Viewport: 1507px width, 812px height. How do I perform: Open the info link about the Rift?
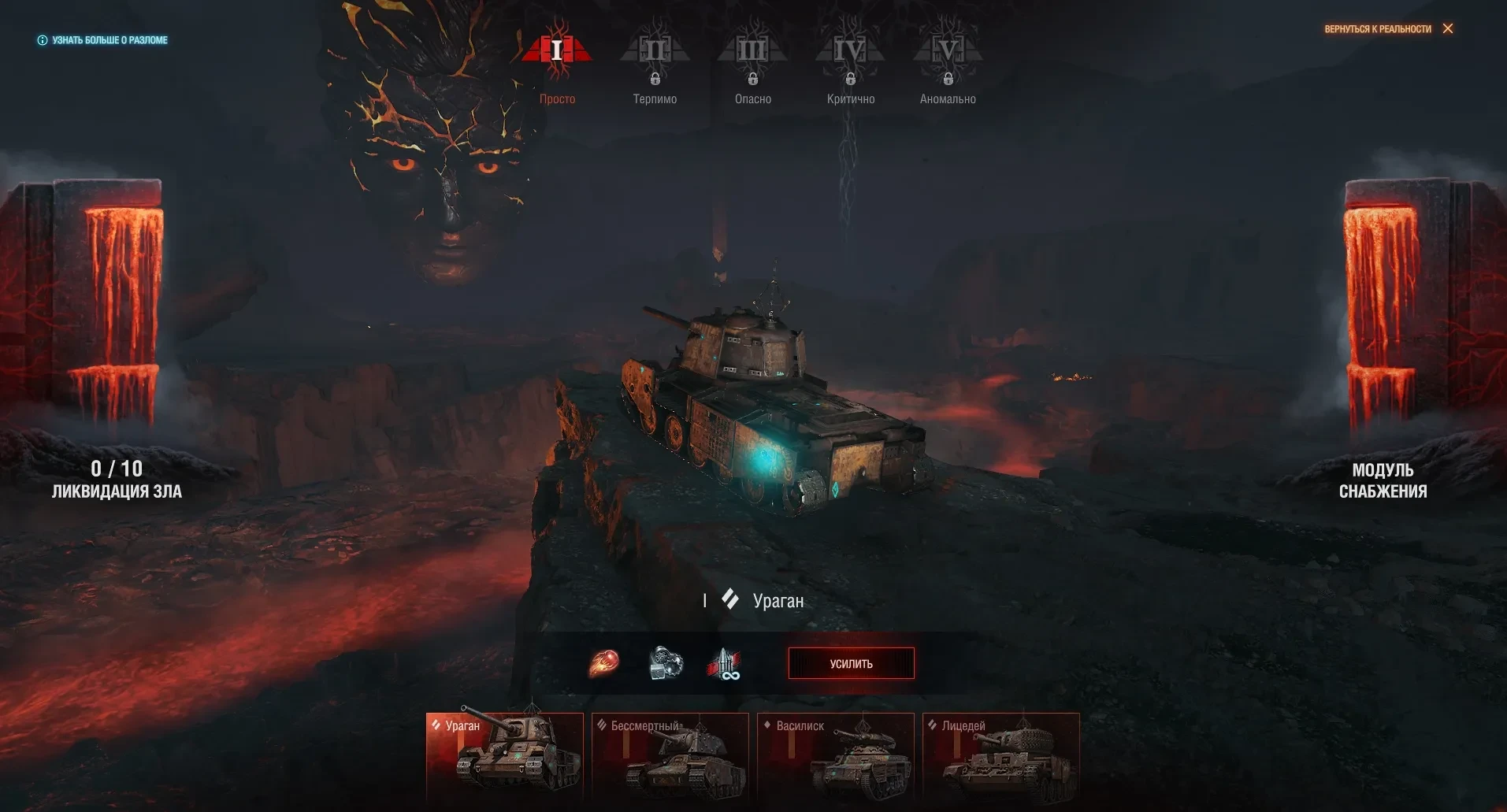pos(103,40)
